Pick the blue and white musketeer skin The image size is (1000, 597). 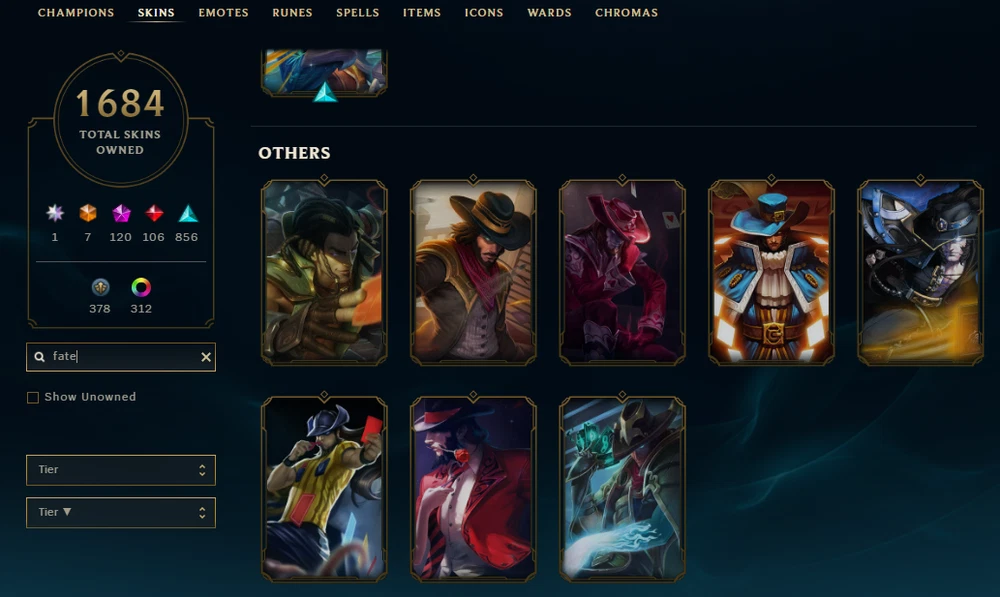tap(771, 272)
